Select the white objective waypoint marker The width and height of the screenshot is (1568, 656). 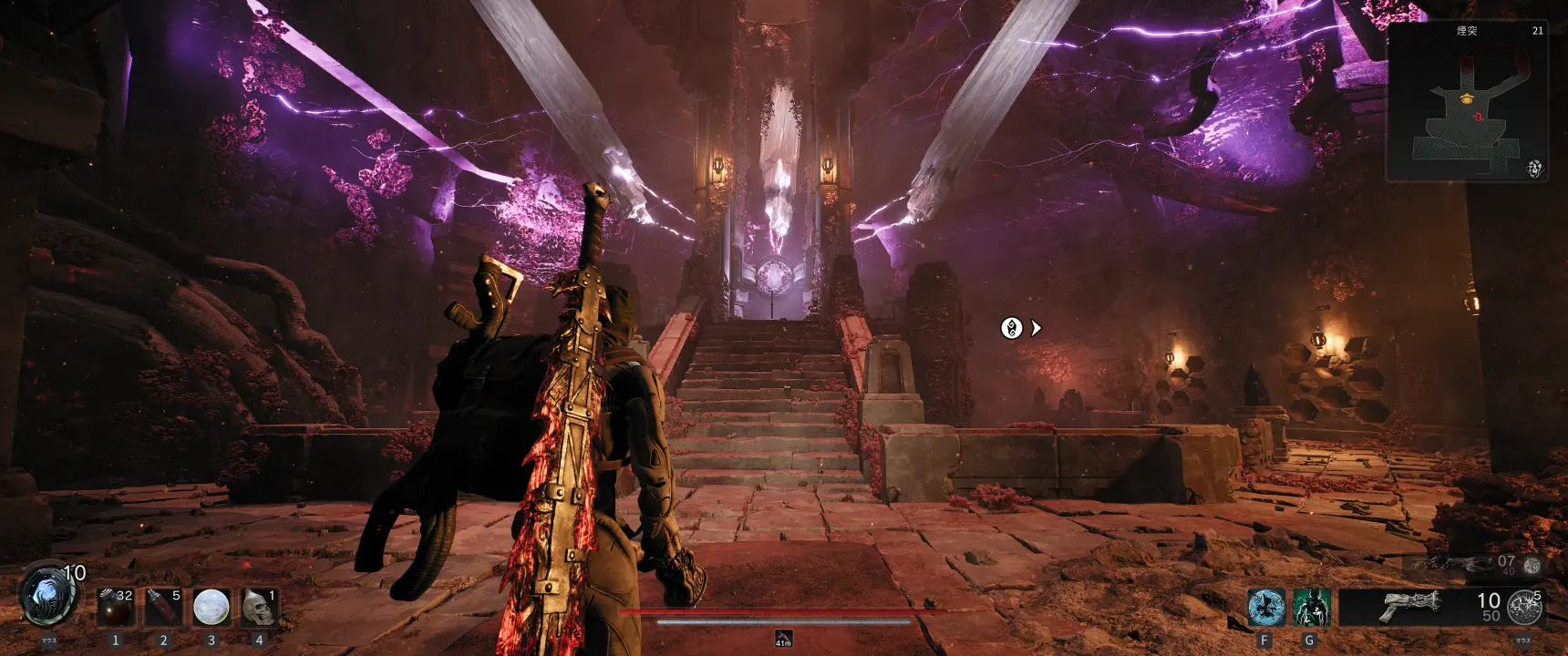point(1011,328)
